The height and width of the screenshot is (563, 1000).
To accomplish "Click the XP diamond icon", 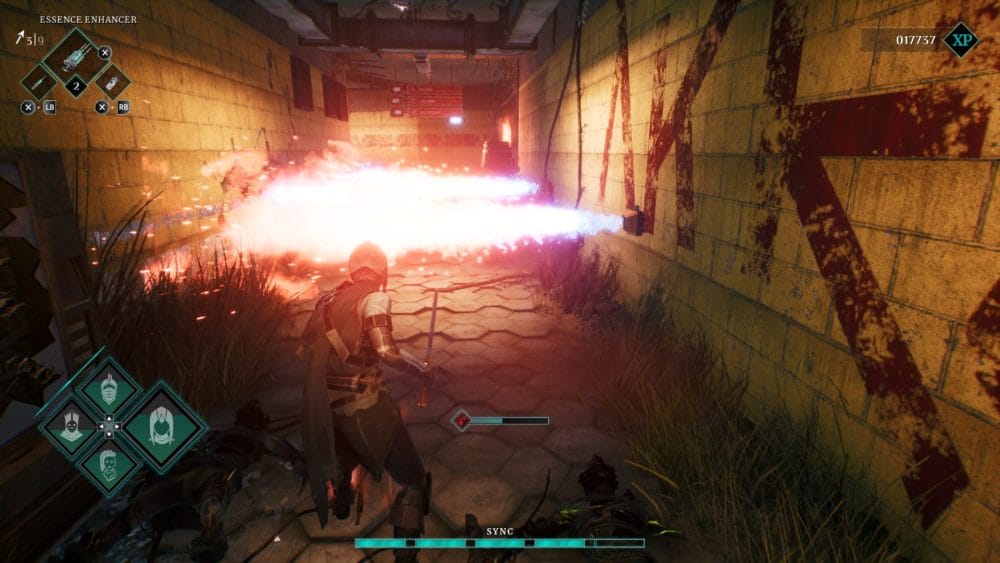I will point(961,40).
